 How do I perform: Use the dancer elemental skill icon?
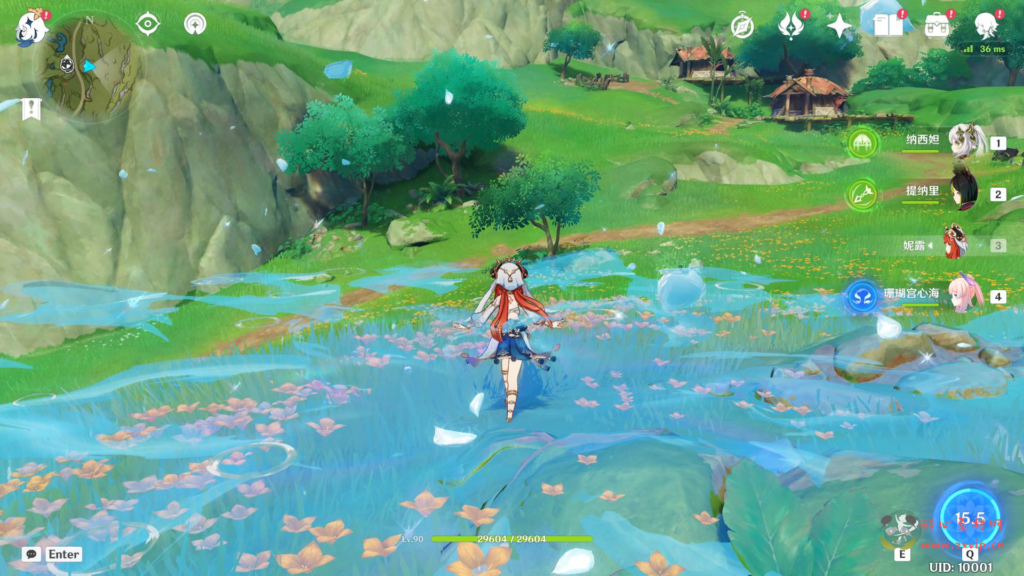(x=902, y=532)
